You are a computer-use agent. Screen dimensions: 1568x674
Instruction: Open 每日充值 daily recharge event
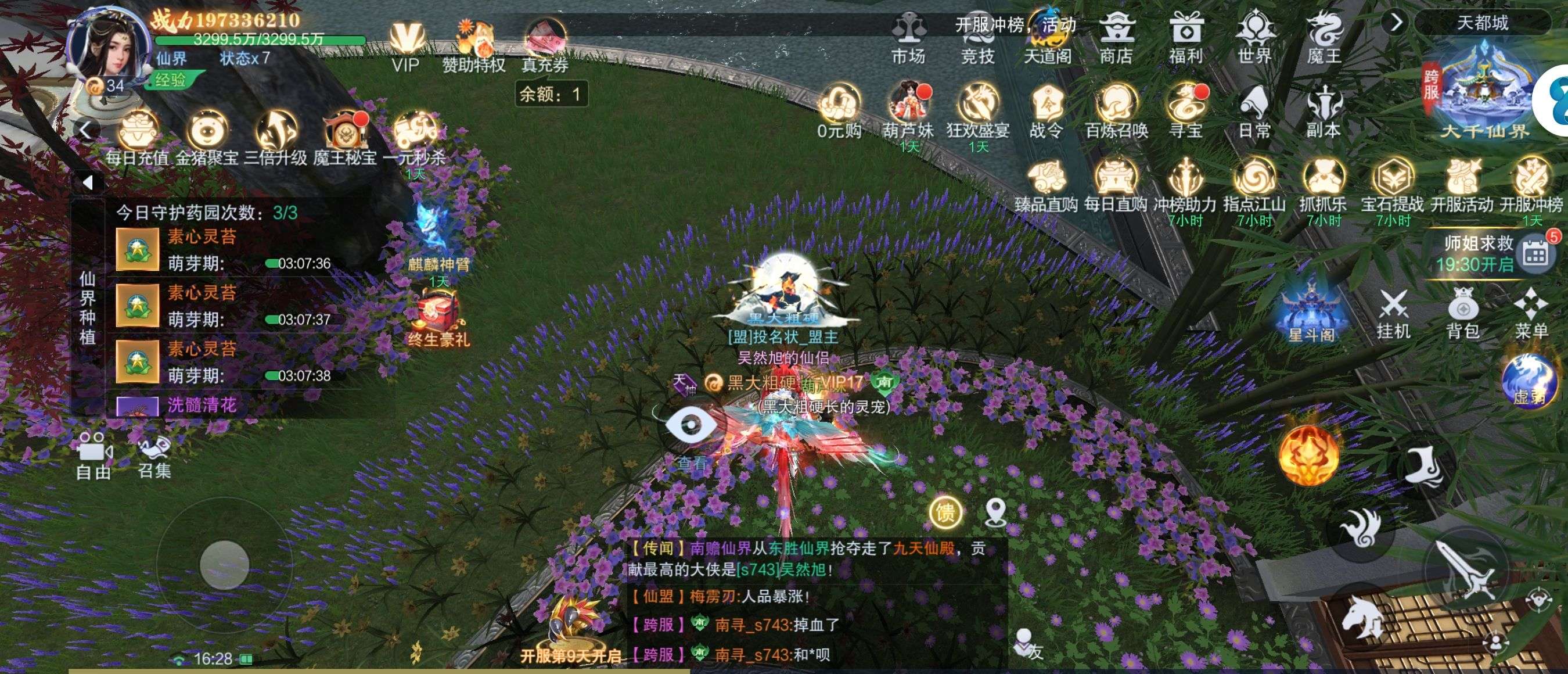pos(137,138)
